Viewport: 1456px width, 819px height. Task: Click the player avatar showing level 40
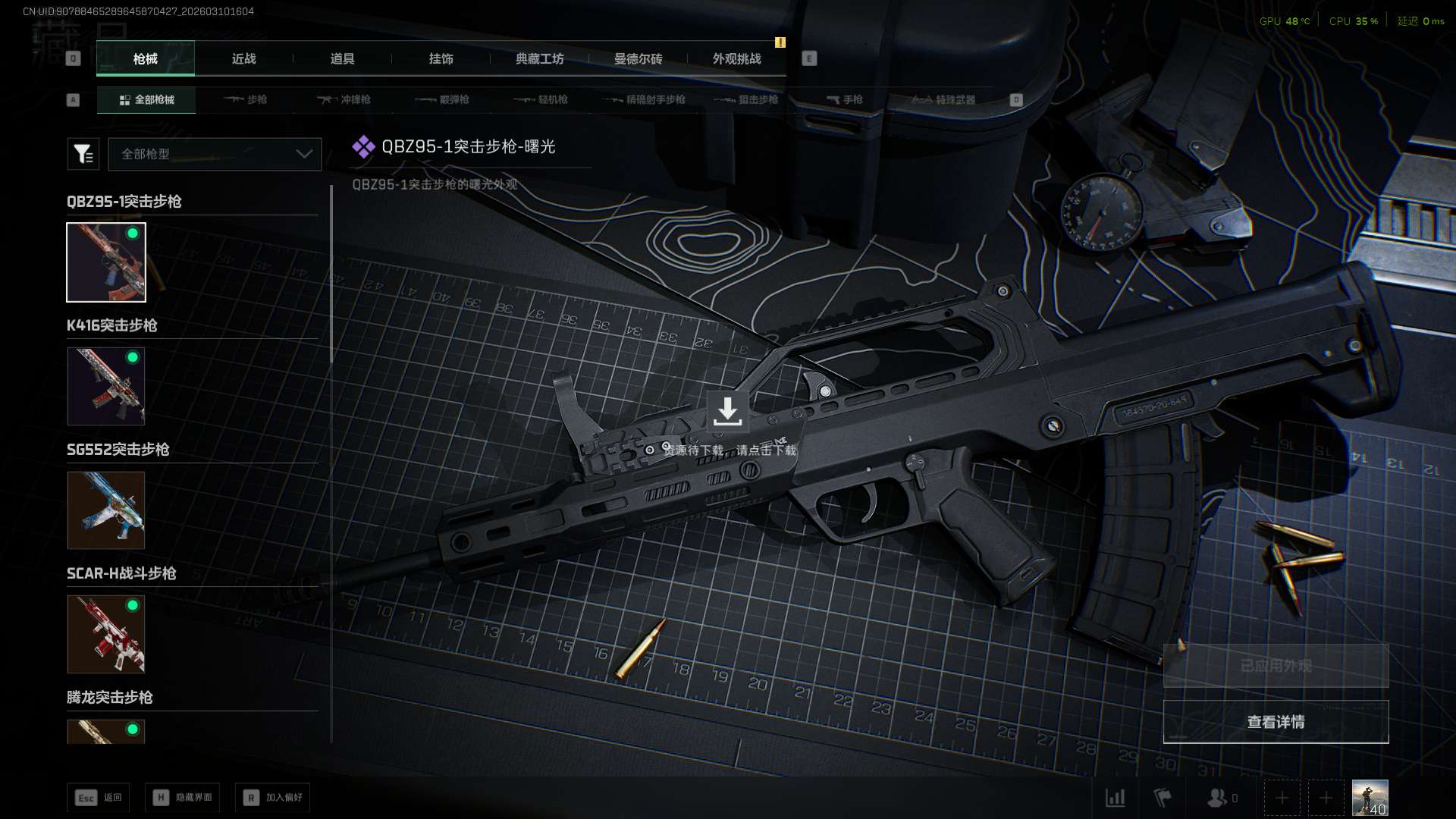click(1370, 798)
